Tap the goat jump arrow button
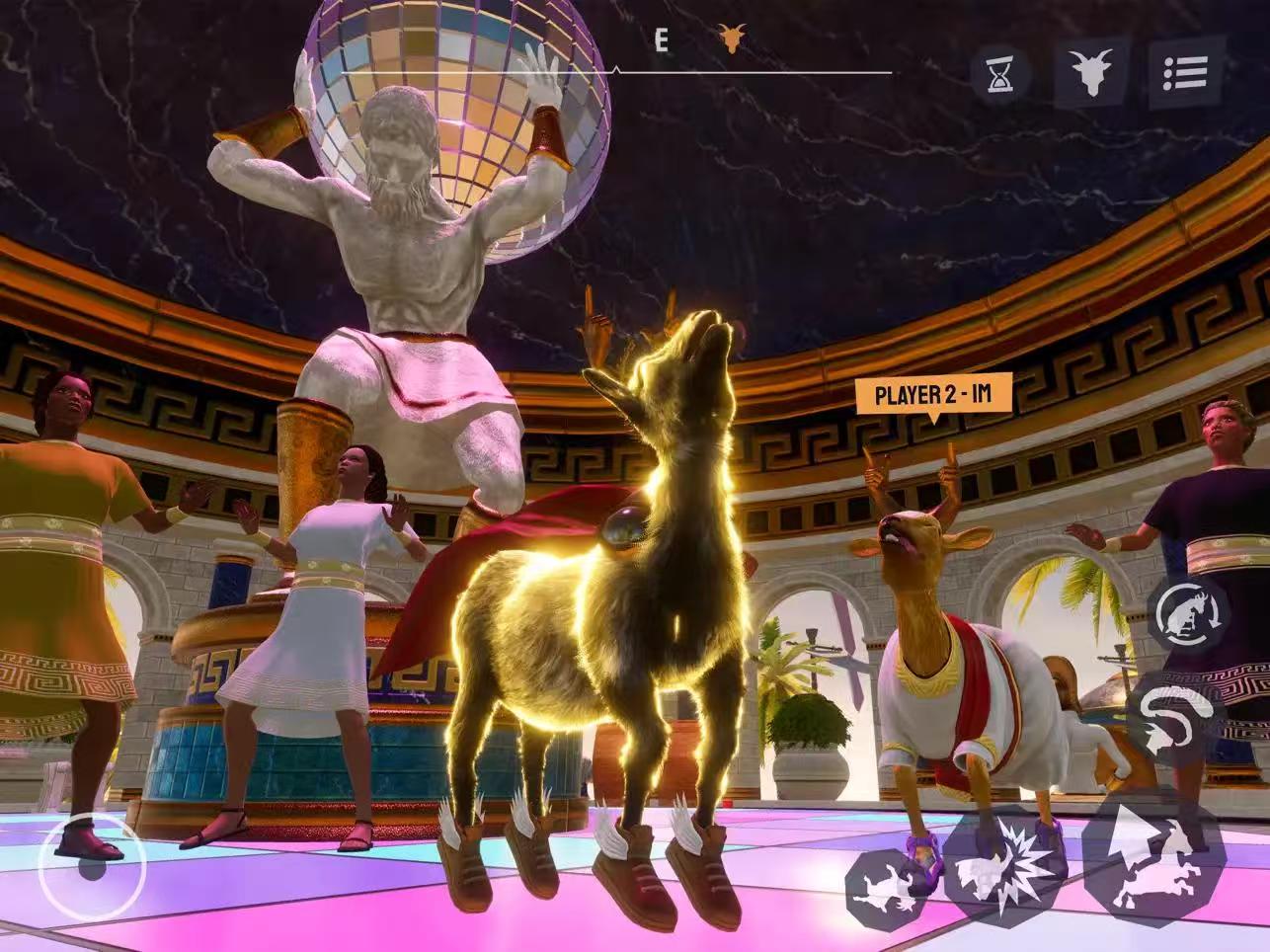Image resolution: width=1270 pixels, height=952 pixels. pos(1152,855)
